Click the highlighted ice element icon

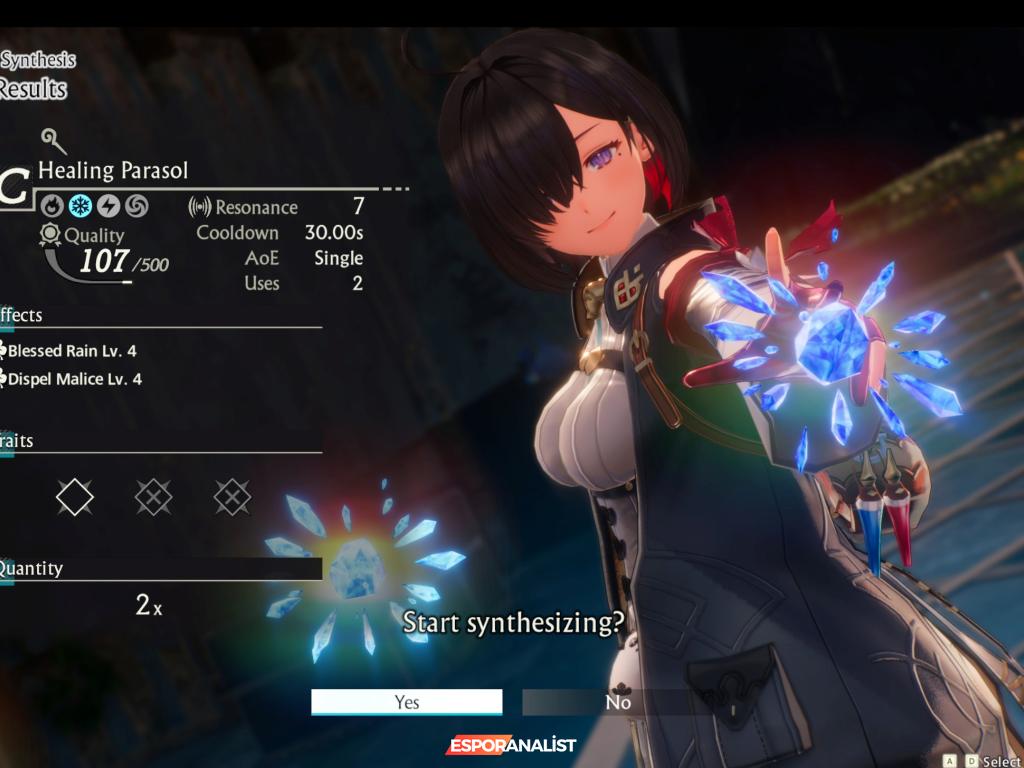coord(80,207)
